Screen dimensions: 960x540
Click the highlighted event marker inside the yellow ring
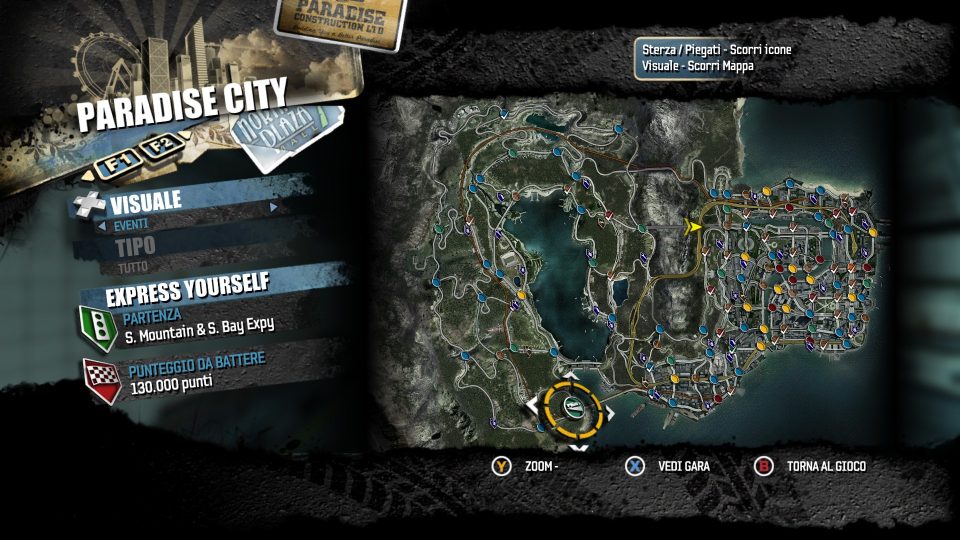573,405
